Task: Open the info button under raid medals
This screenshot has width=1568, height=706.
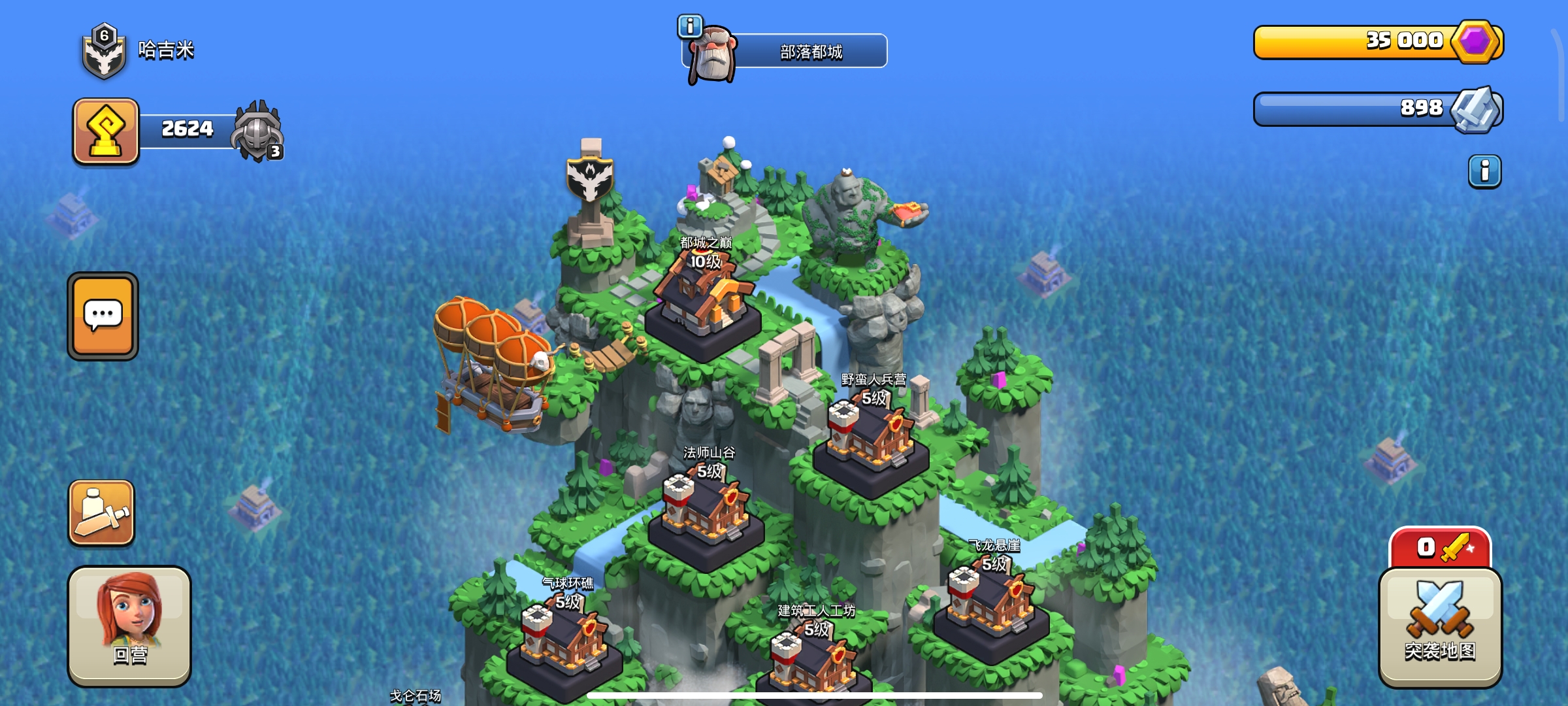Action: 1484,172
